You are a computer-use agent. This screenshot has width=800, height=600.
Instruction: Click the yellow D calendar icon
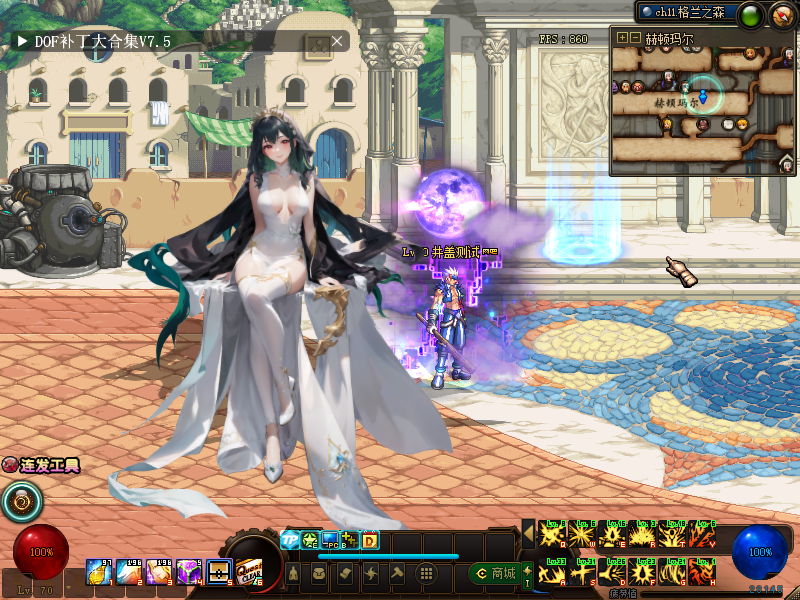tap(369, 540)
